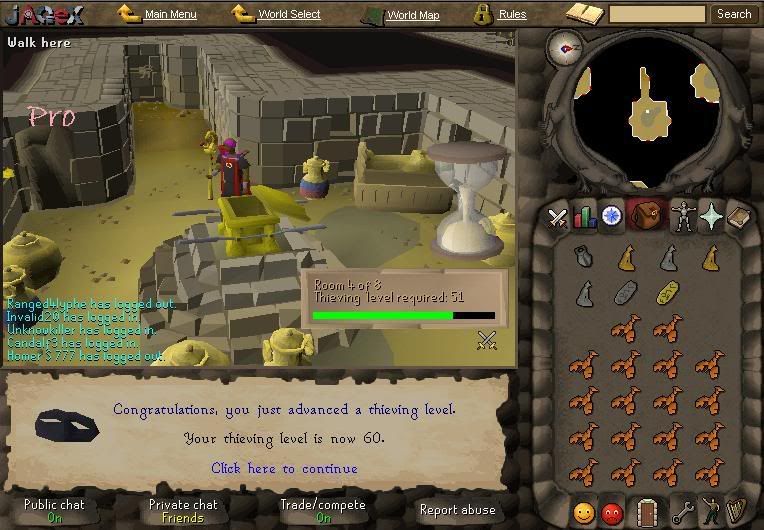Open the combat styles tab (crossed swords)
The image size is (764, 530).
557,216
